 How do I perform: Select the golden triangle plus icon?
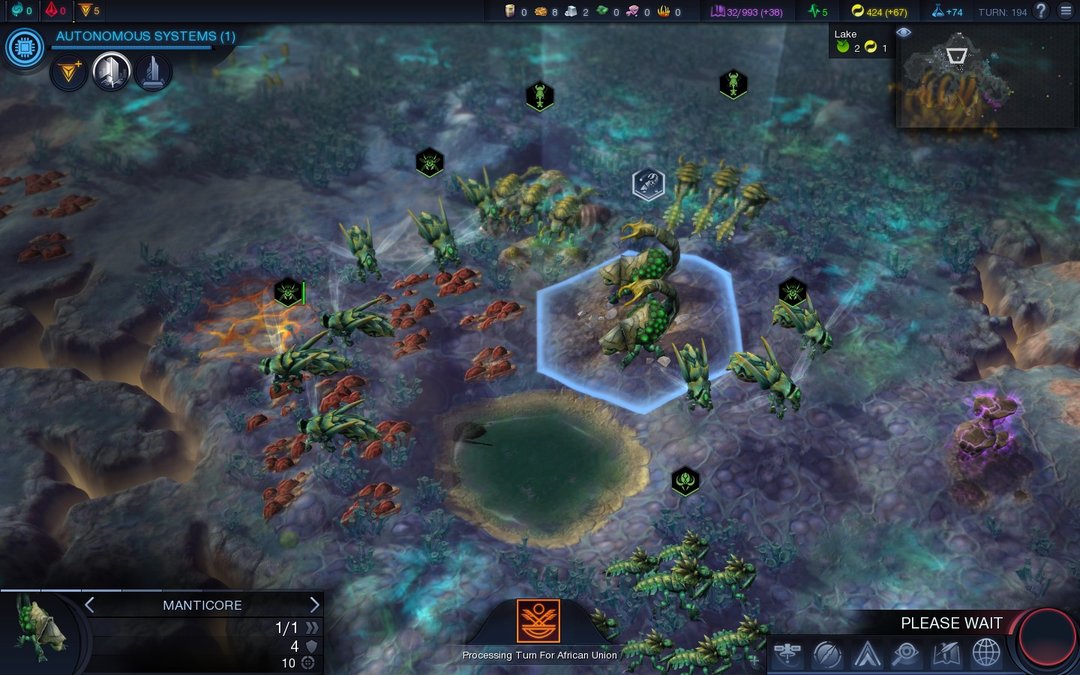69,72
